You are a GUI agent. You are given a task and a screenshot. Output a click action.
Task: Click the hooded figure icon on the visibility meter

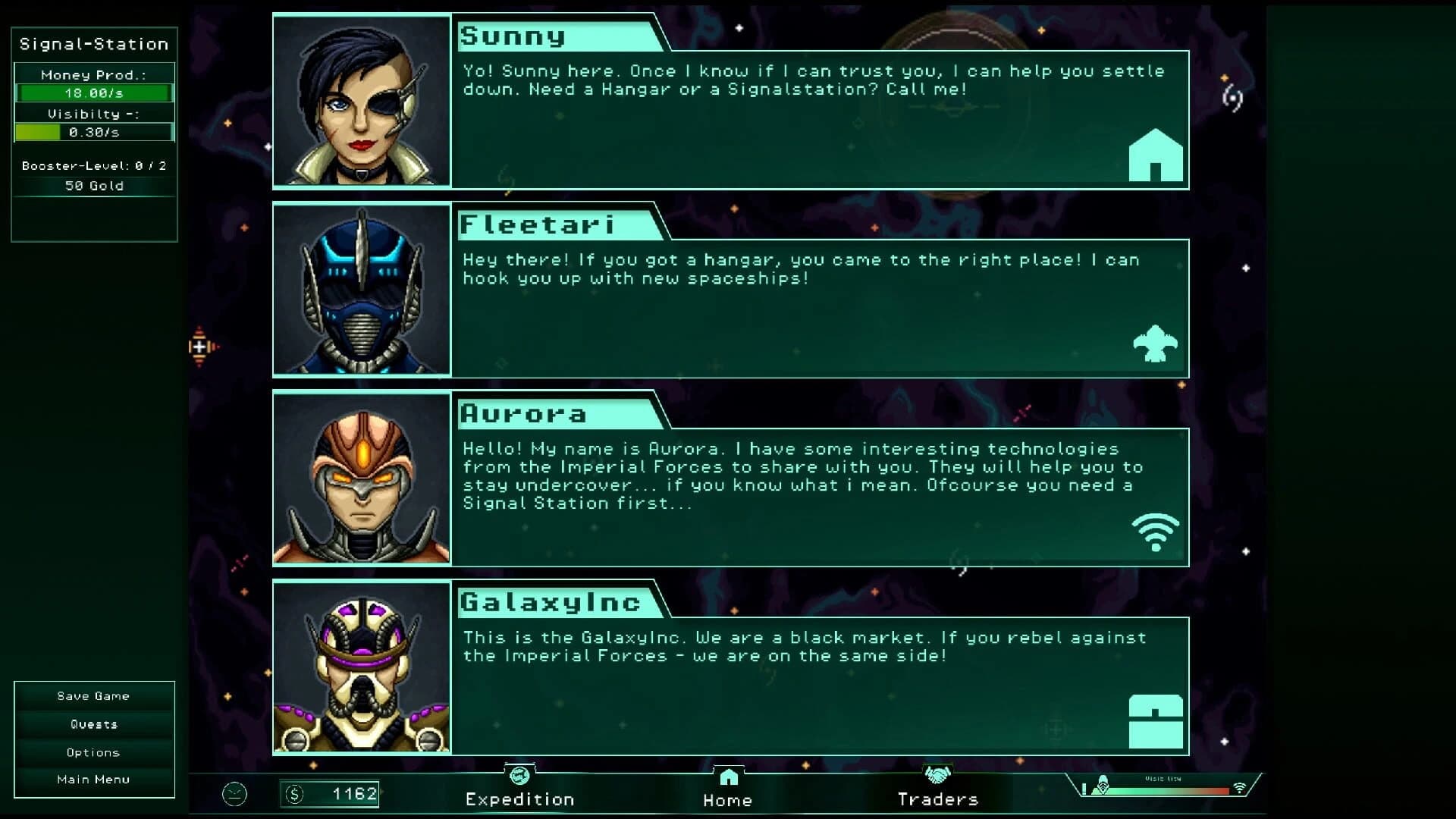click(x=1103, y=786)
